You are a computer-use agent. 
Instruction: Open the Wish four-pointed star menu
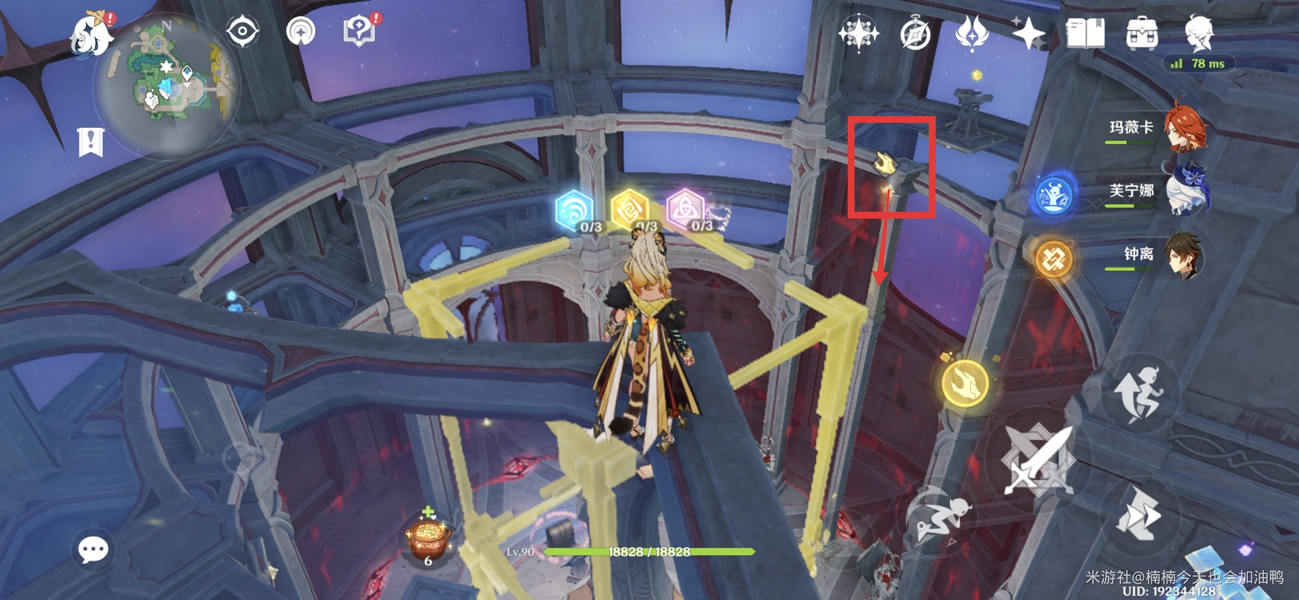pos(1027,34)
